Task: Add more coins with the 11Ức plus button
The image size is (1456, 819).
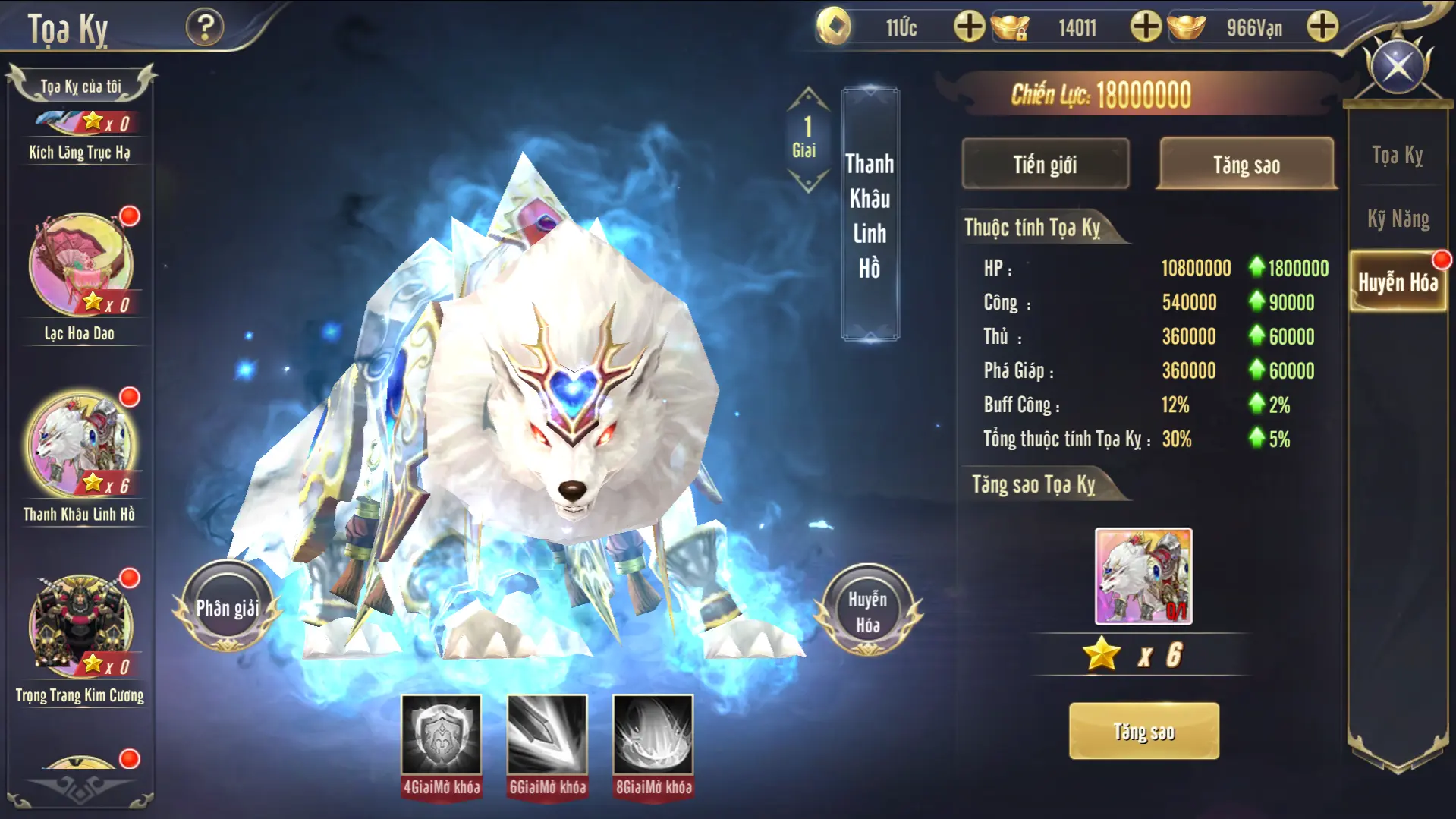Action: coord(969,27)
